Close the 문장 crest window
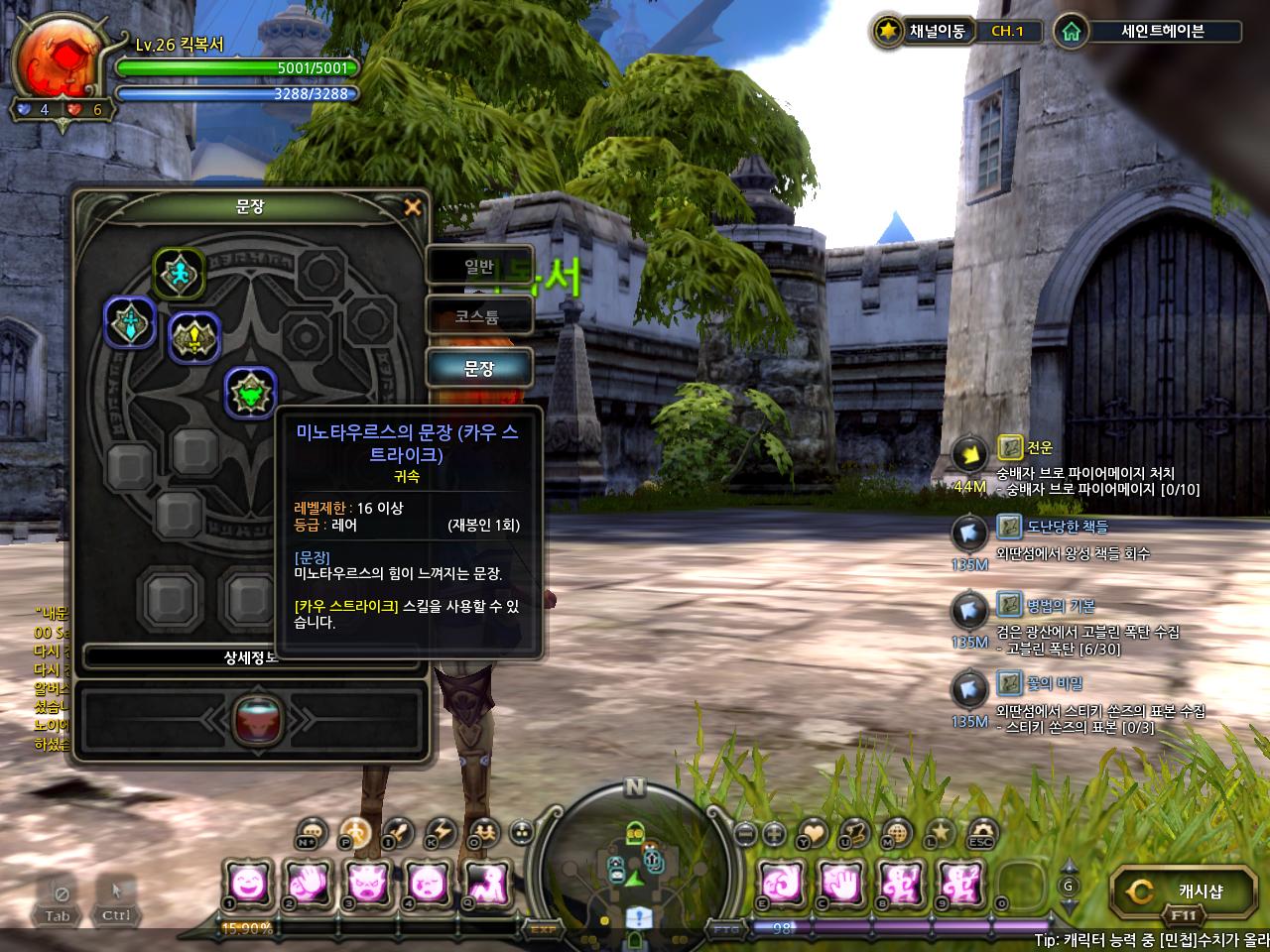Viewport: 1270px width, 952px height. tap(413, 207)
